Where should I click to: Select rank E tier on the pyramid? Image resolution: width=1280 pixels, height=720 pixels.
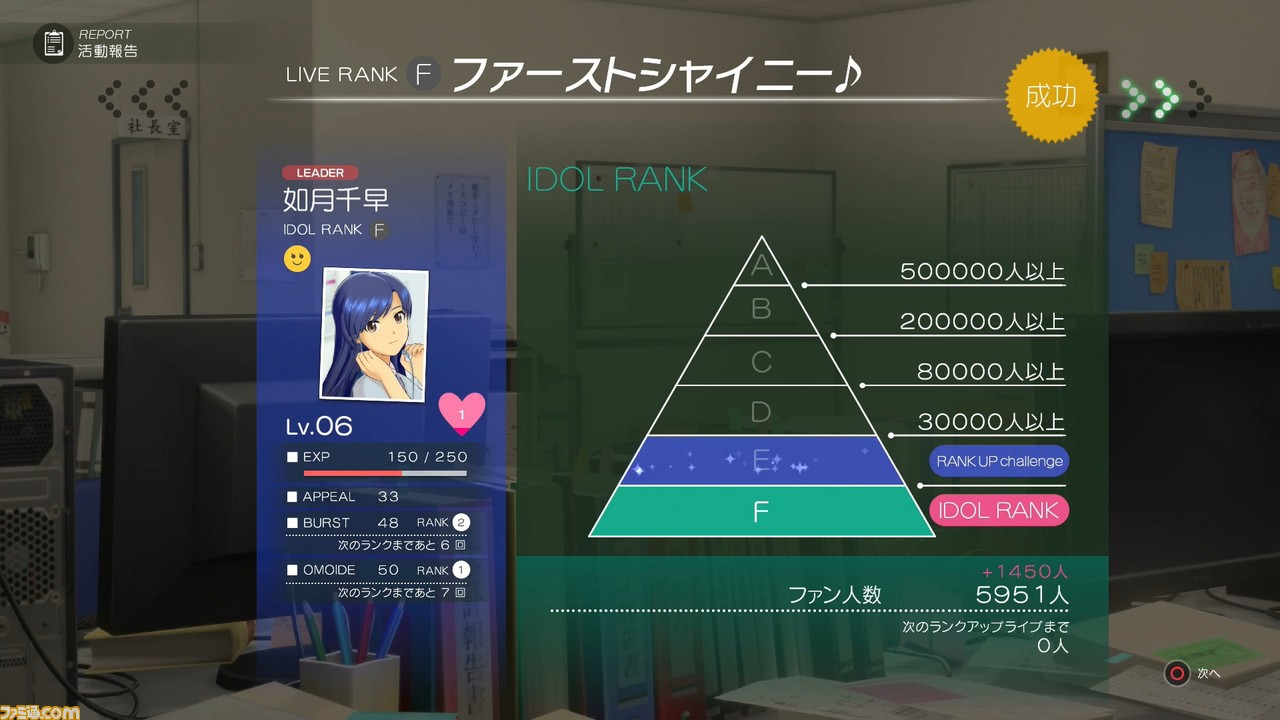tap(762, 460)
